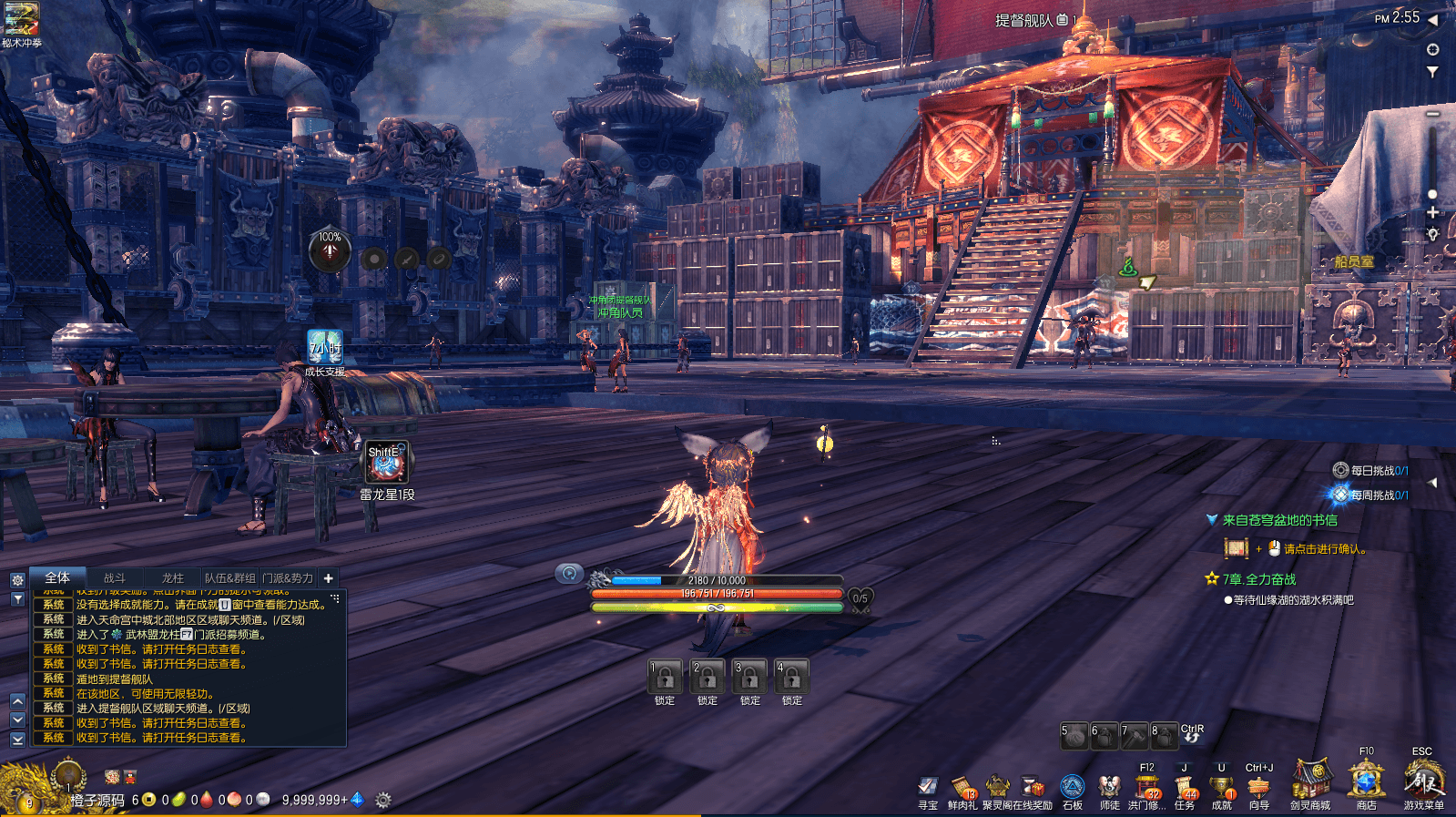Open the 游戏菜单 game menu
Image resolution: width=1456 pixels, height=817 pixels.
tap(1423, 781)
